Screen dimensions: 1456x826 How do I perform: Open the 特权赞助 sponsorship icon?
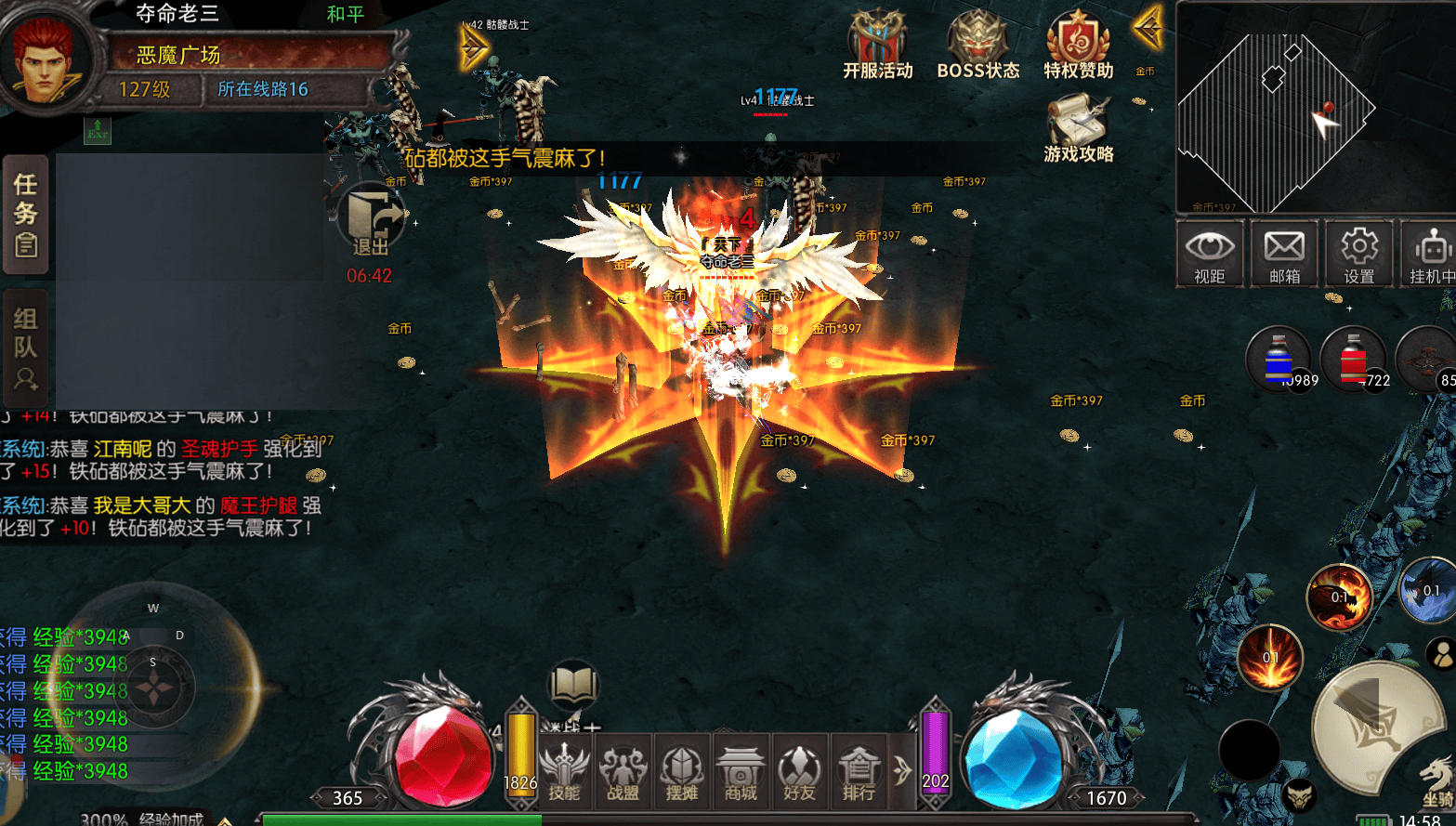pyautogui.click(x=1078, y=45)
